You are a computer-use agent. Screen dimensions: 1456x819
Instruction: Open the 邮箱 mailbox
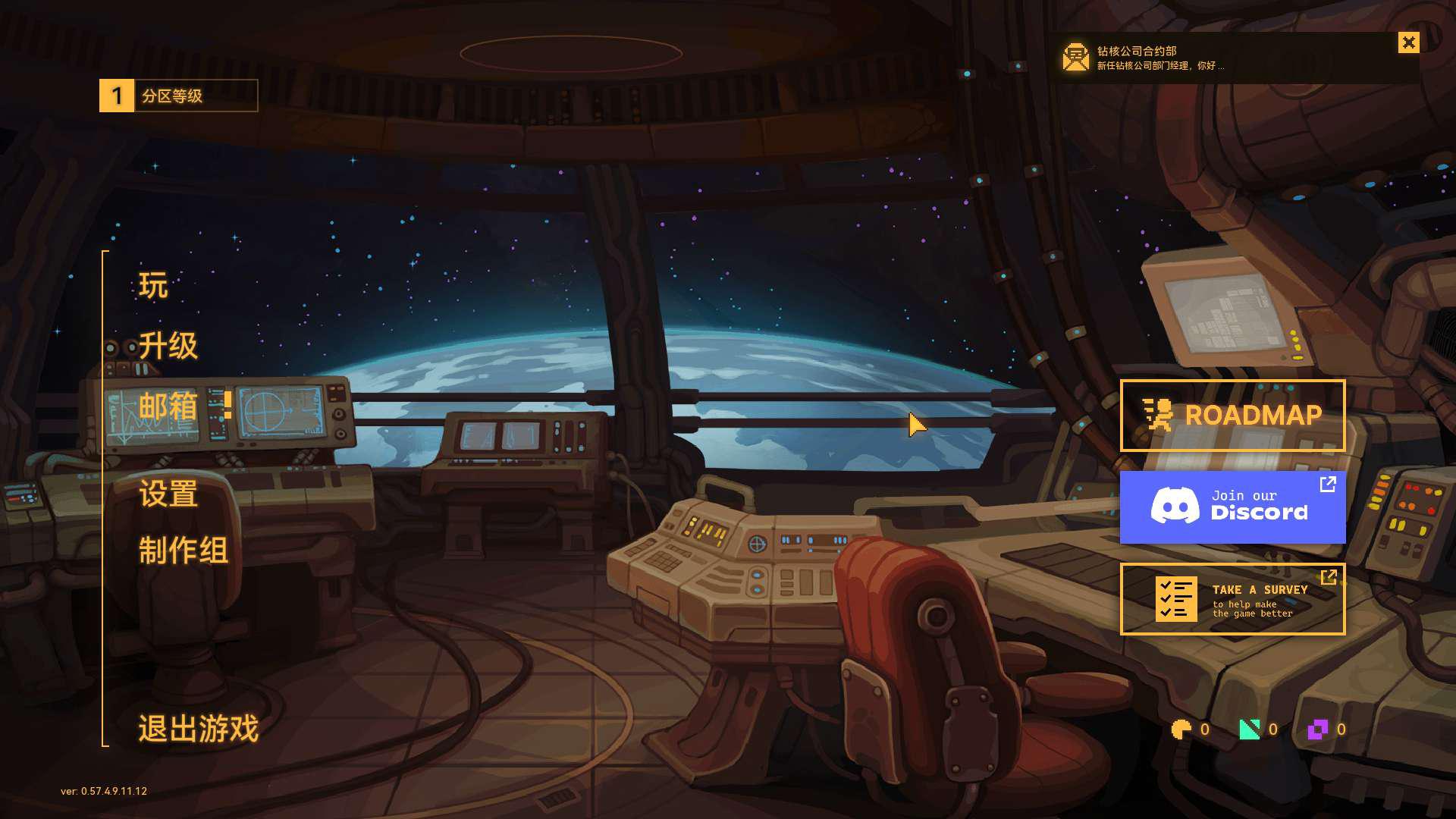(x=168, y=406)
